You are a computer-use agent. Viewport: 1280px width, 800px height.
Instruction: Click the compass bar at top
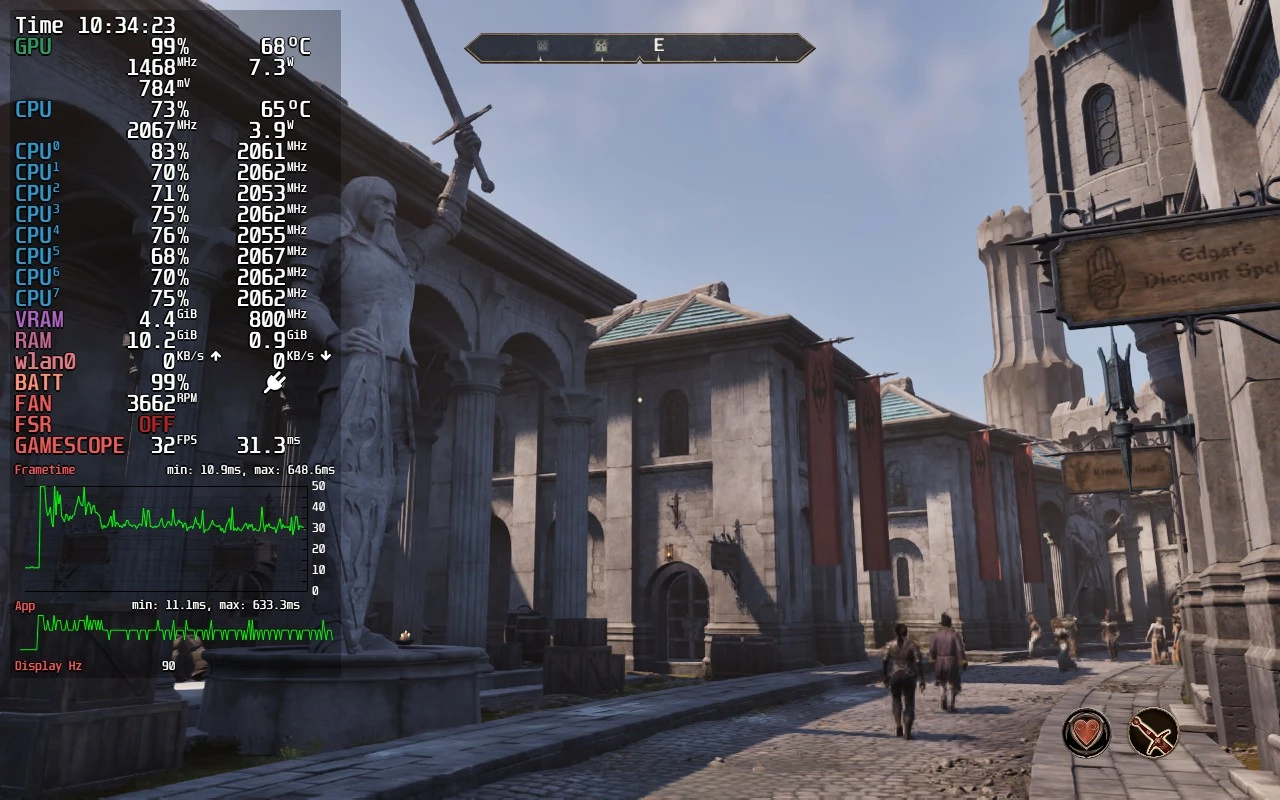(x=640, y=47)
